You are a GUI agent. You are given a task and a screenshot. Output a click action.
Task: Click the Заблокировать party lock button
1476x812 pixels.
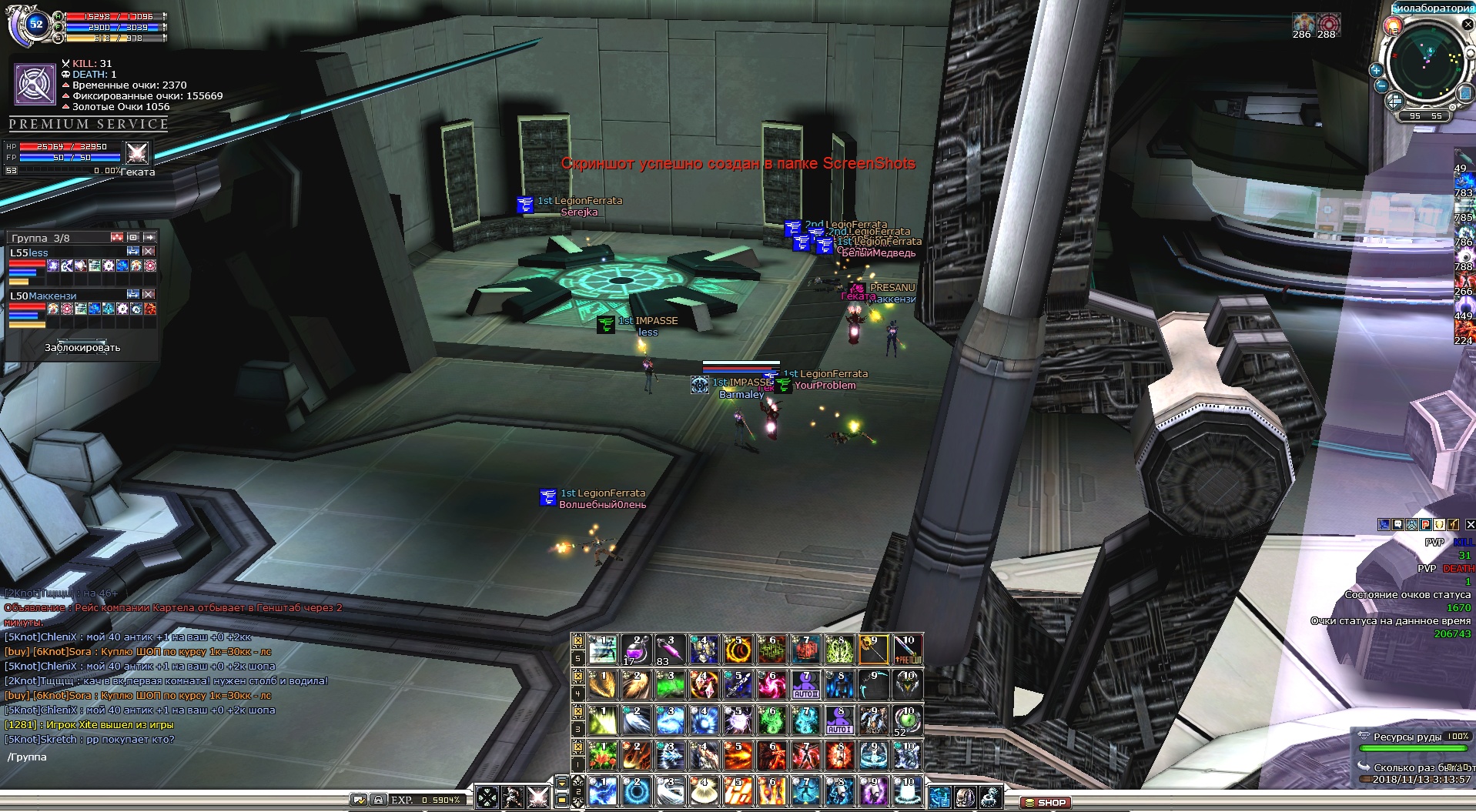pyautogui.click(x=82, y=347)
